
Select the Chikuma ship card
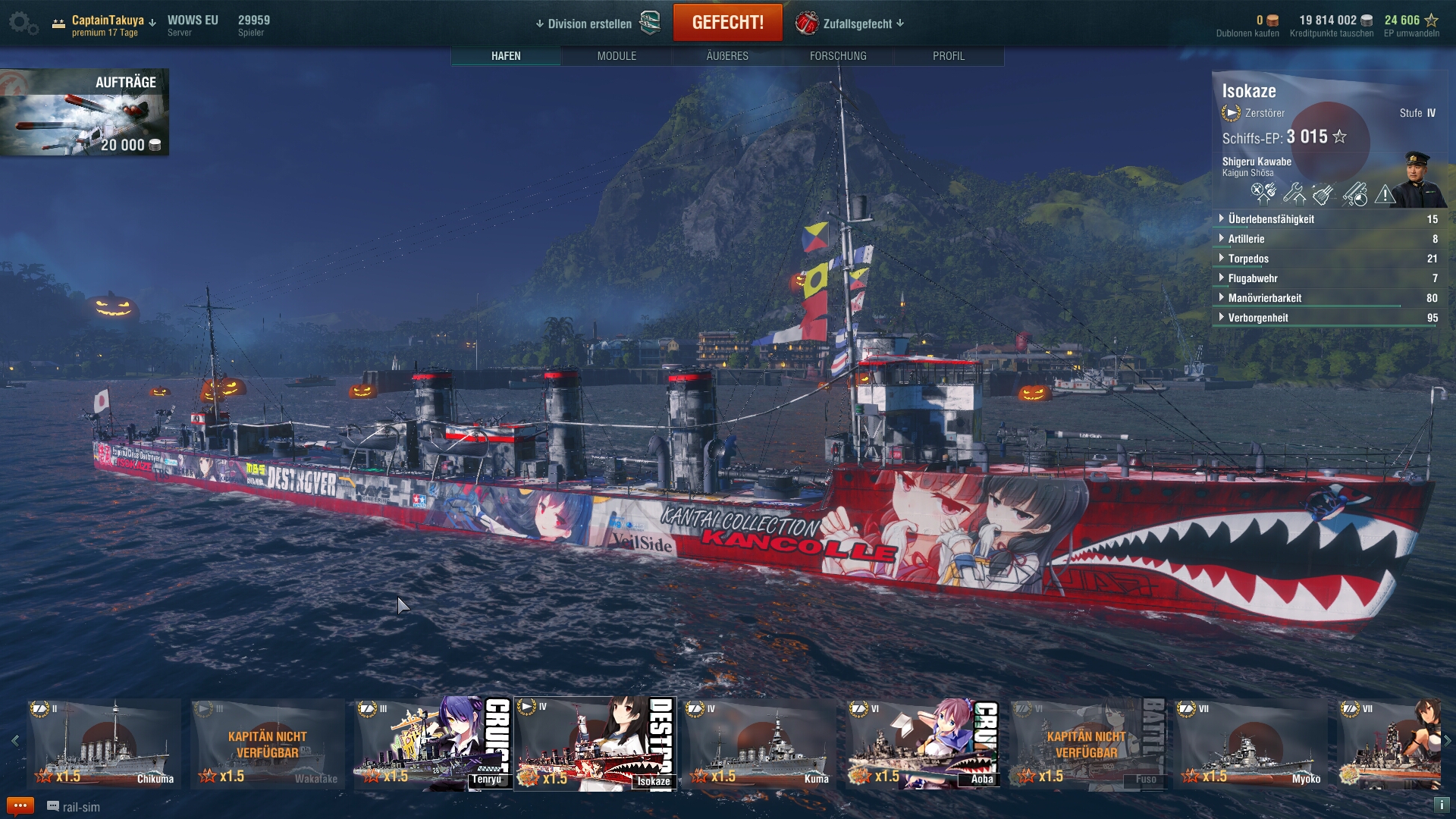click(105, 744)
